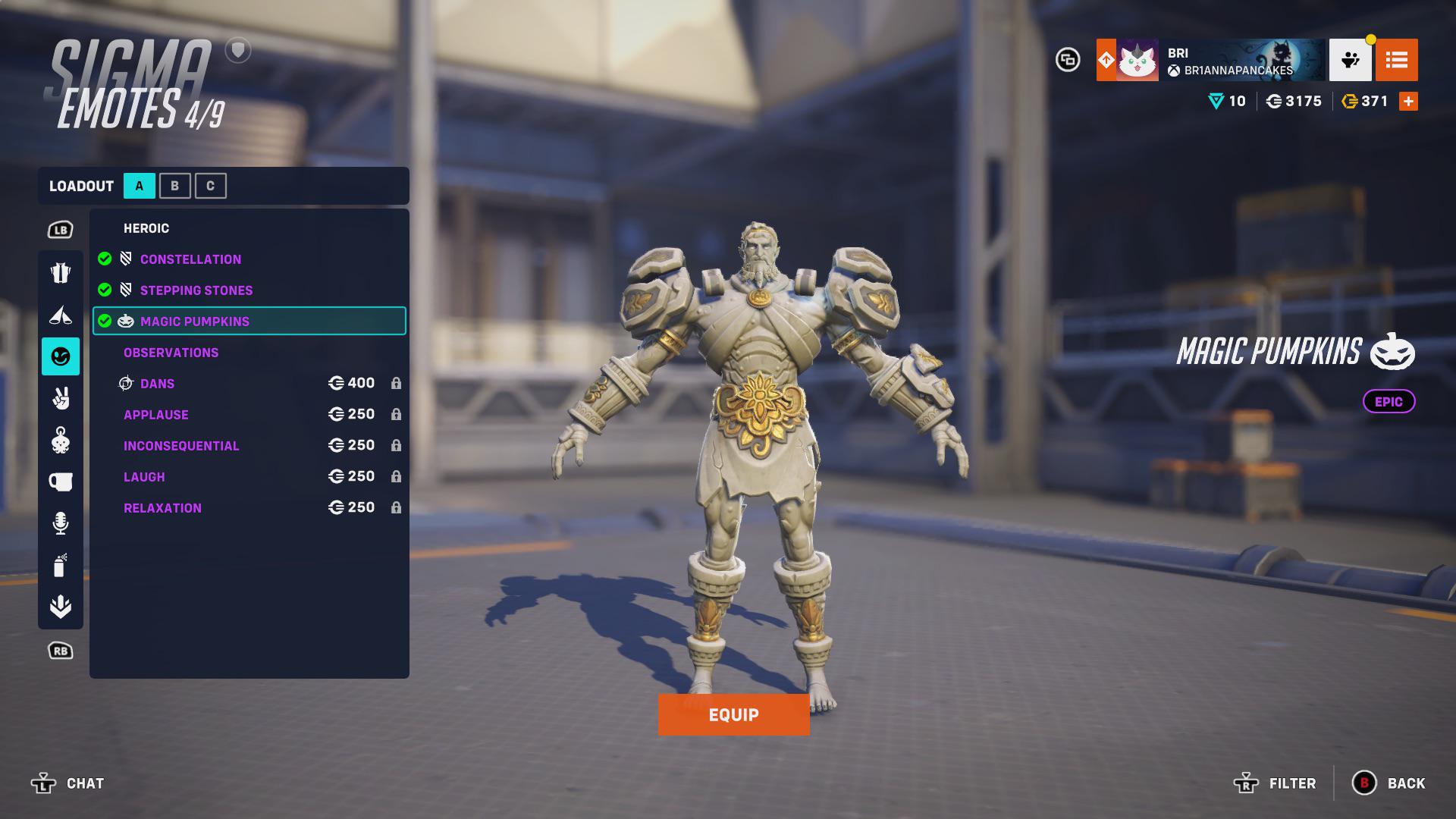The image size is (1456, 819).
Task: Select Loadout A
Action: click(138, 185)
